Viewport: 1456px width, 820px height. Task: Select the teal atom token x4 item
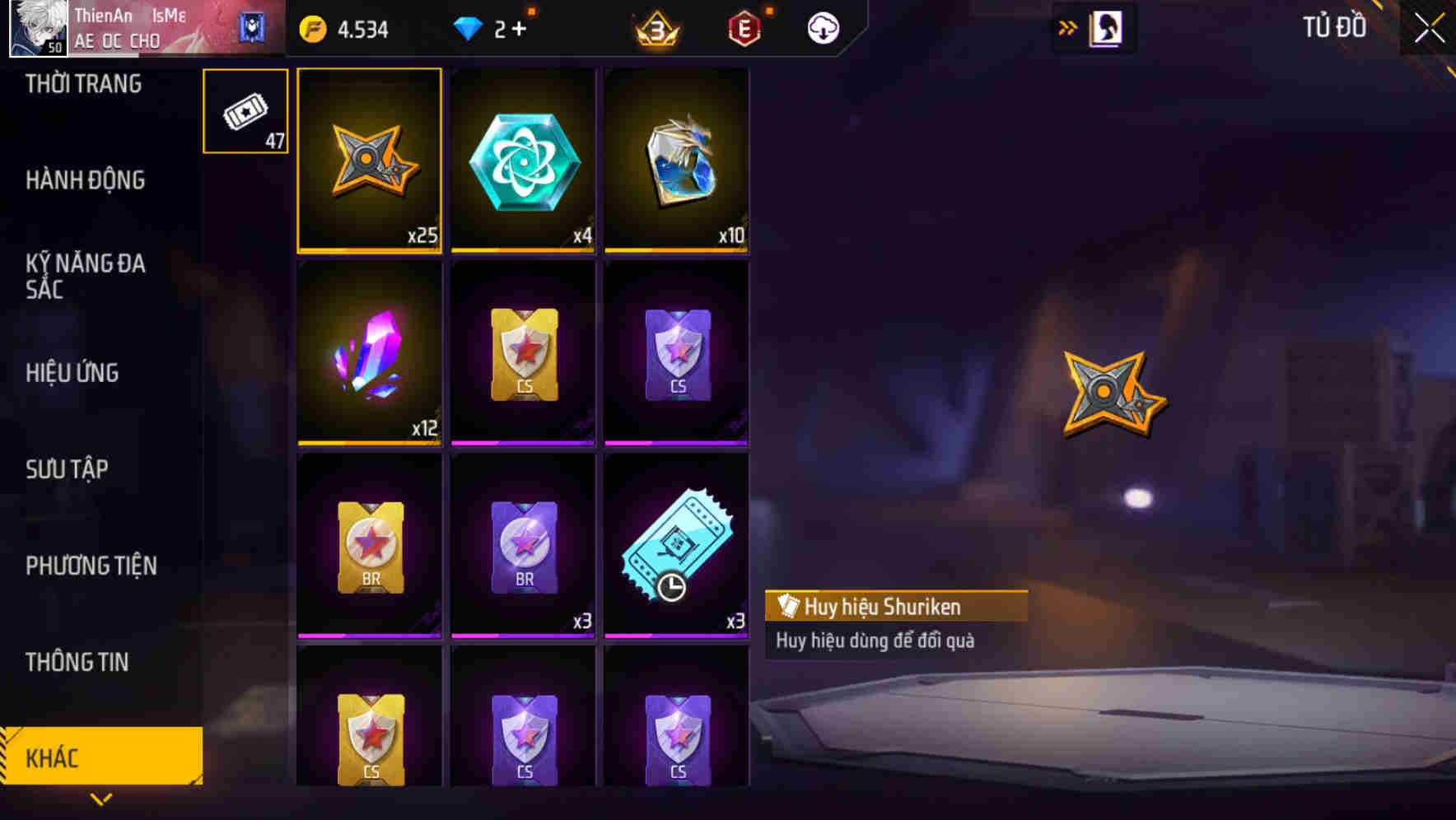click(522, 161)
